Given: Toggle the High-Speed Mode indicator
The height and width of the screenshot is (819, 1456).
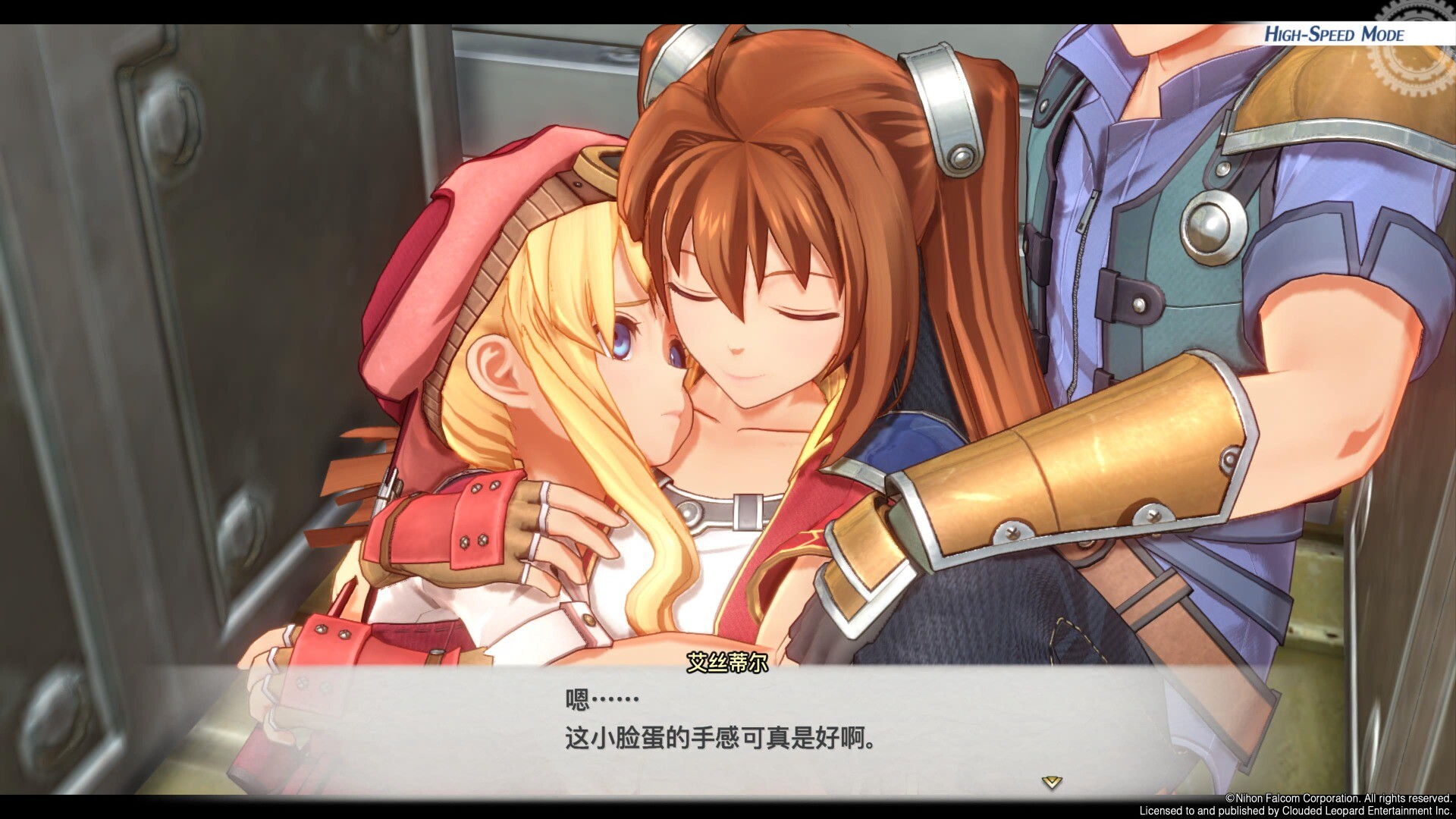Looking at the screenshot, I should pos(1333,34).
